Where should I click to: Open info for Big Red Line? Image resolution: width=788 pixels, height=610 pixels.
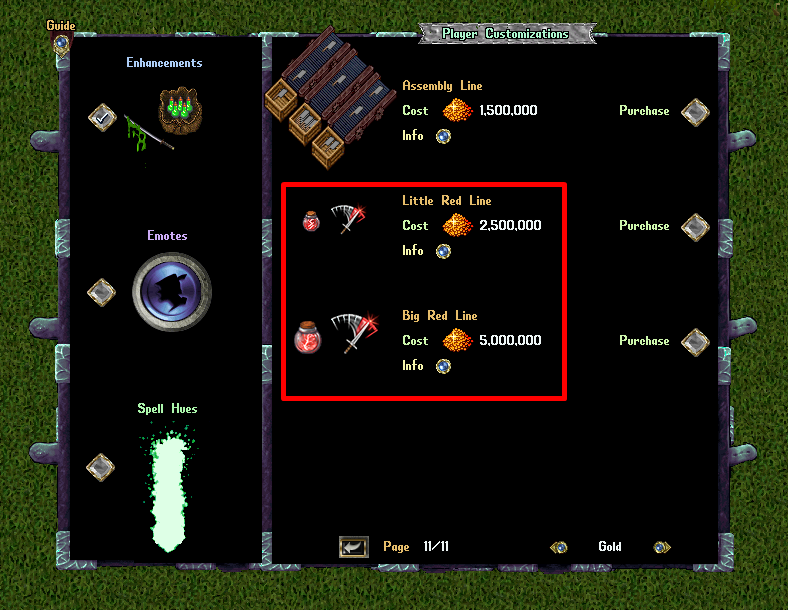[443, 366]
